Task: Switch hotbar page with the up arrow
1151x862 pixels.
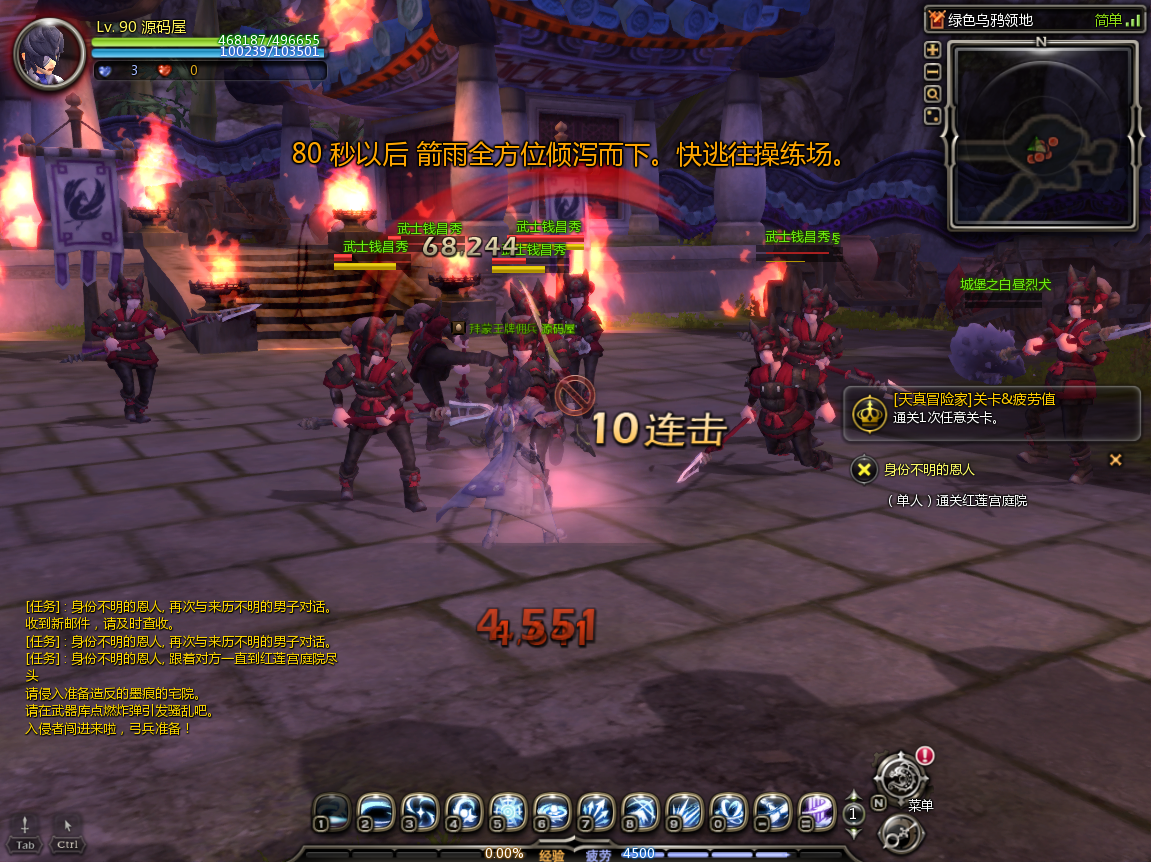Action: (853, 798)
